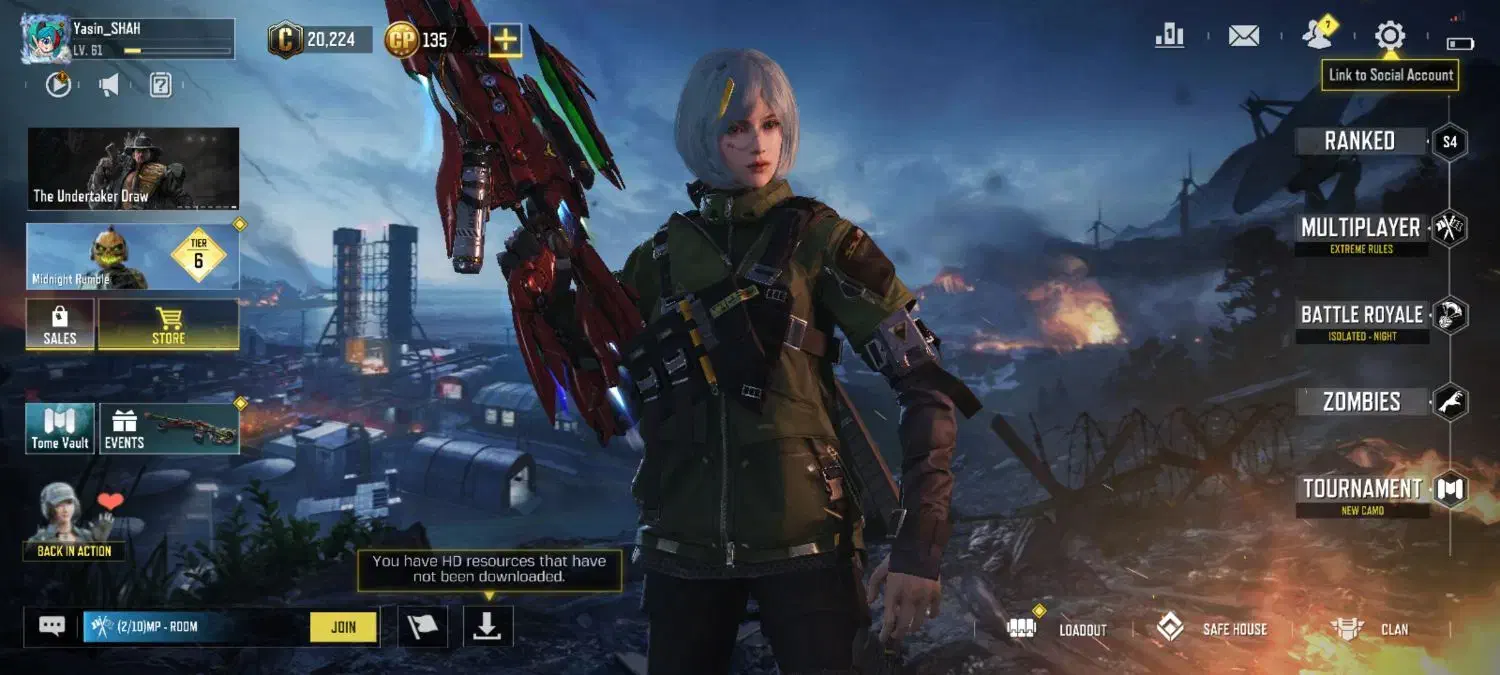Open the Tome Vault
The height and width of the screenshot is (675, 1500).
(60, 429)
